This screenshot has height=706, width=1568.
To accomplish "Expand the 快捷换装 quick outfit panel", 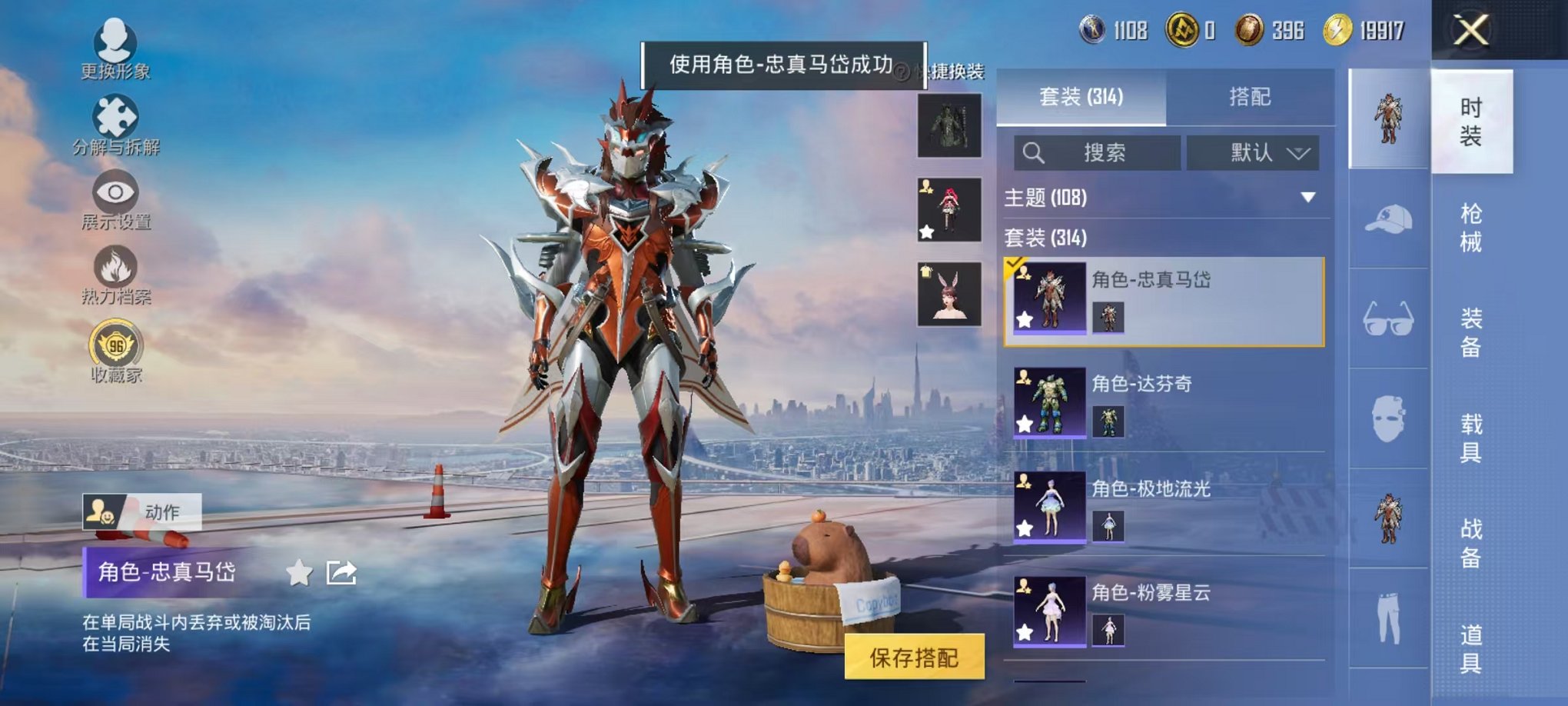I will [955, 69].
